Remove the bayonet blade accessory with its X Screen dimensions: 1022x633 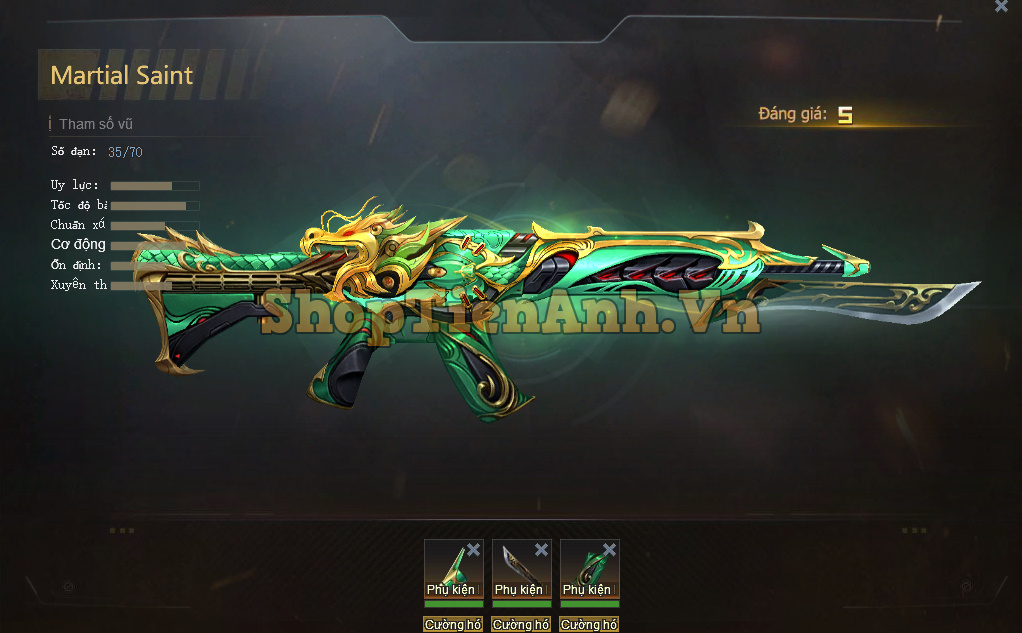click(x=541, y=550)
